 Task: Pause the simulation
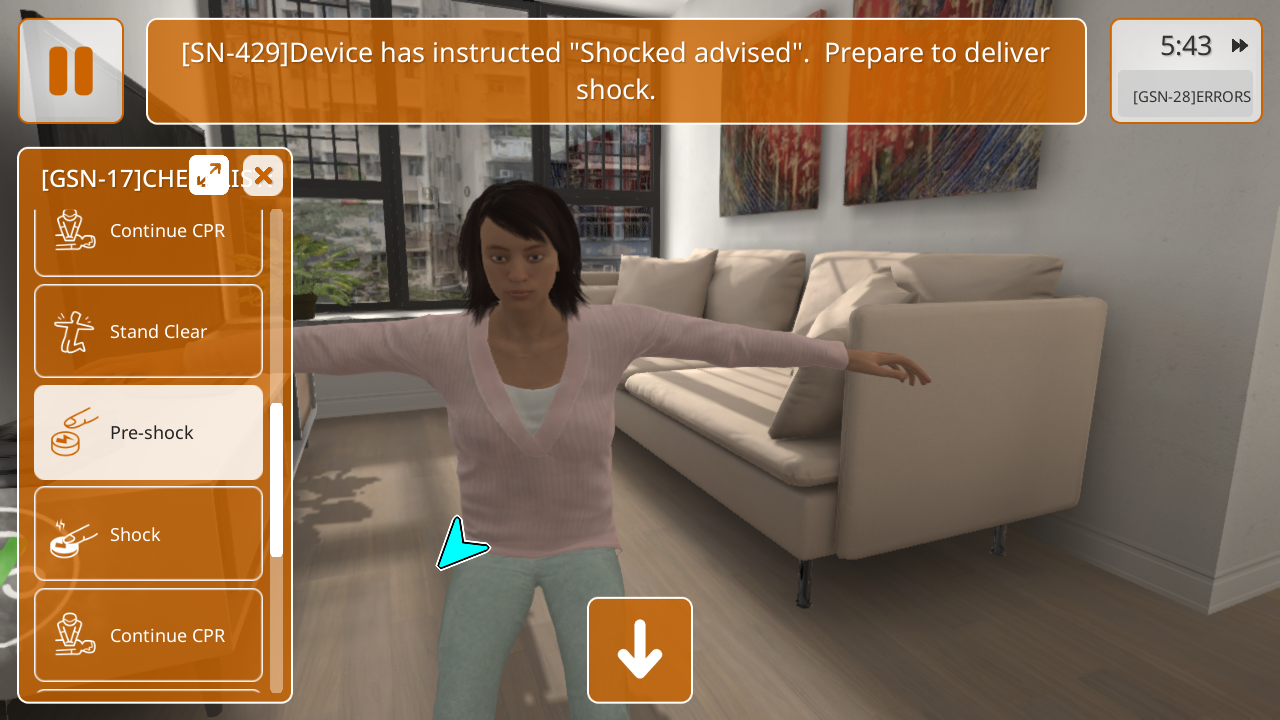tap(71, 71)
